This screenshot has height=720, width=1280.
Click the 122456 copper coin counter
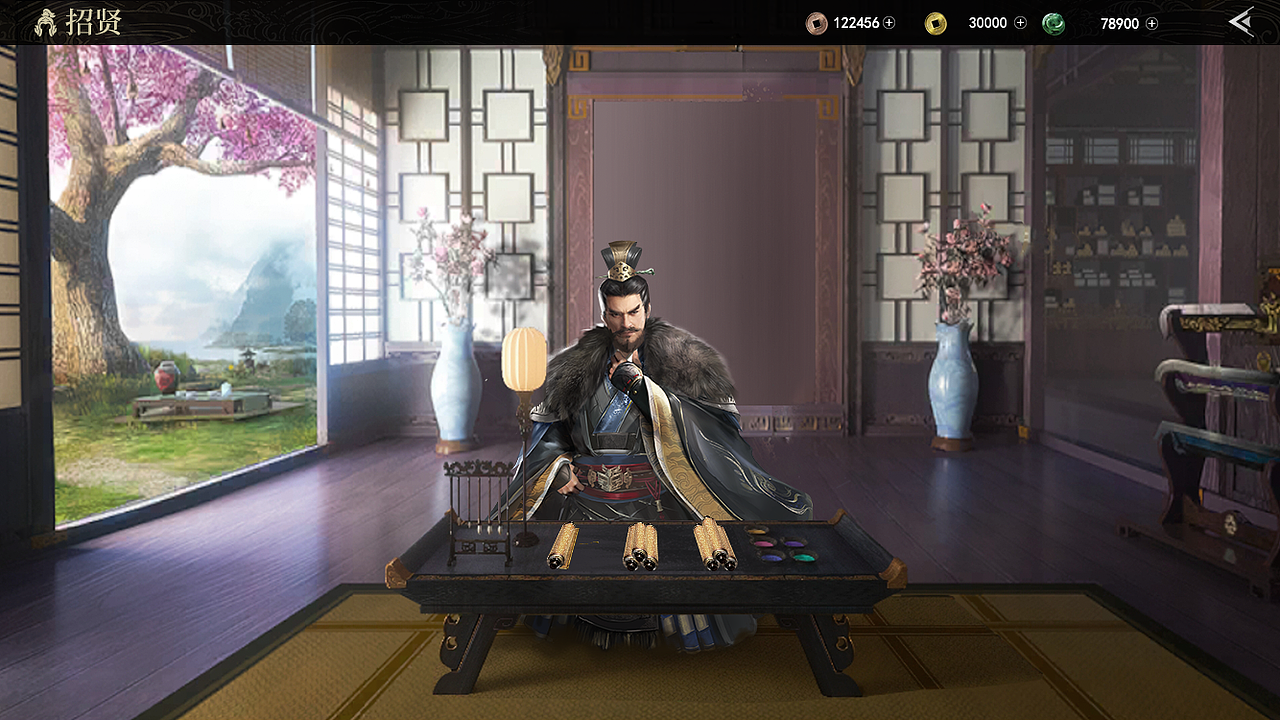click(857, 22)
